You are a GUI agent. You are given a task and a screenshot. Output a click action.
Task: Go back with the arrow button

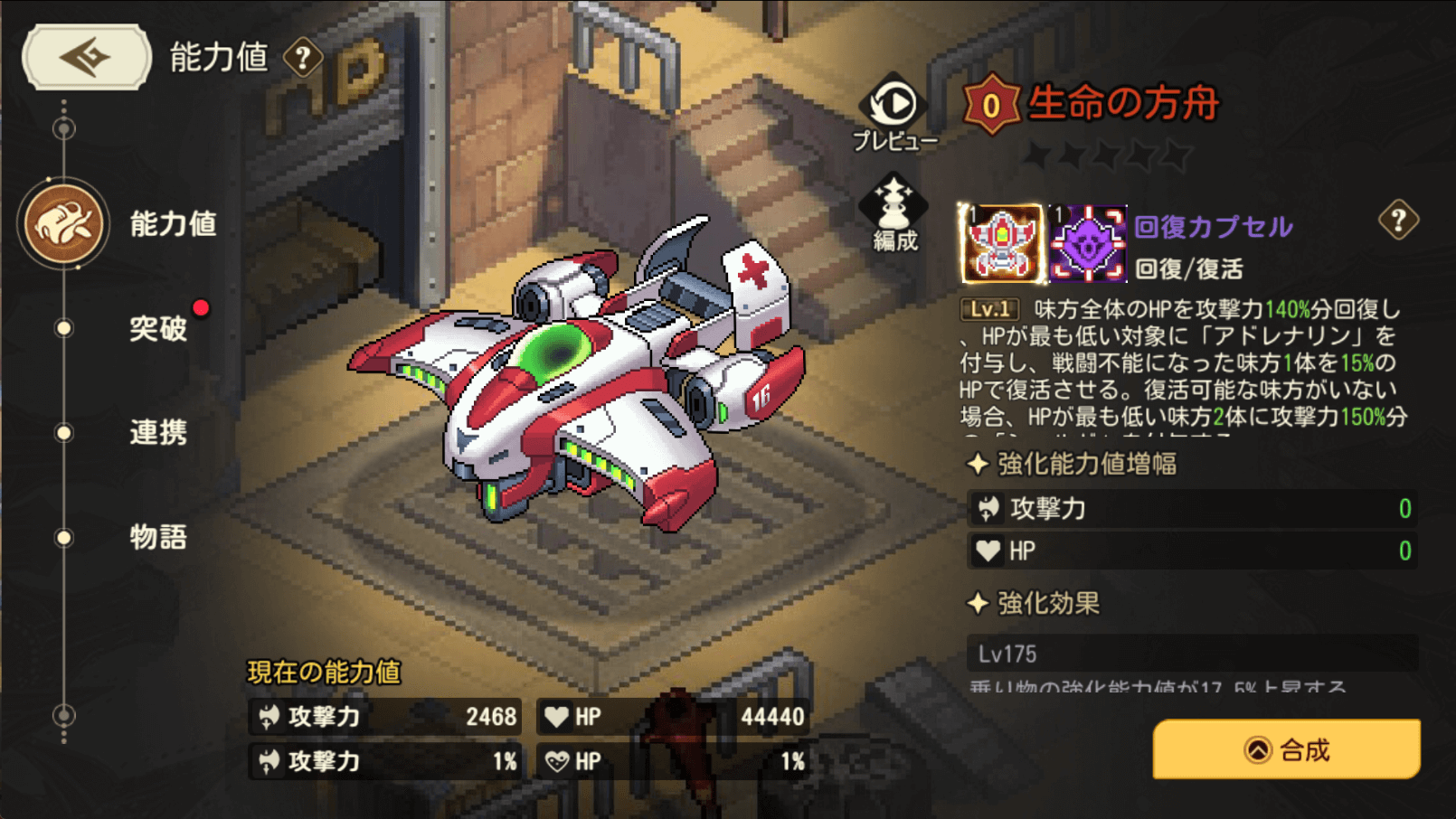pos(86,57)
